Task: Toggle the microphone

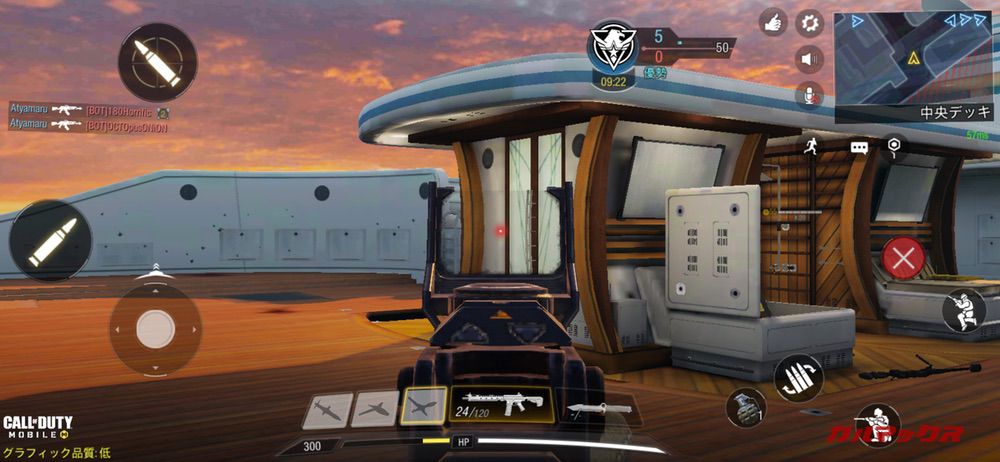Action: tap(809, 95)
